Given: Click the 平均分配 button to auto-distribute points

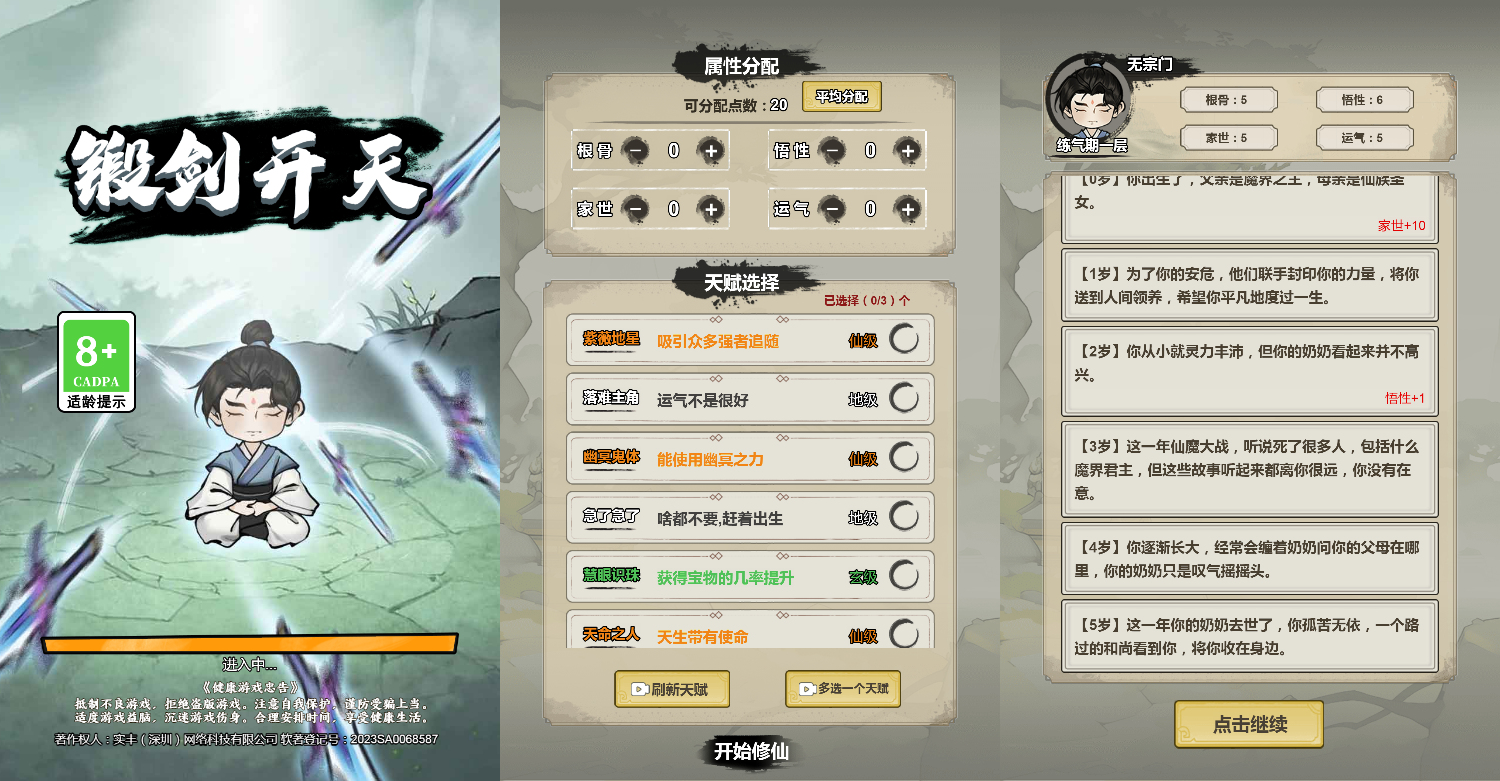Looking at the screenshot, I should [842, 97].
